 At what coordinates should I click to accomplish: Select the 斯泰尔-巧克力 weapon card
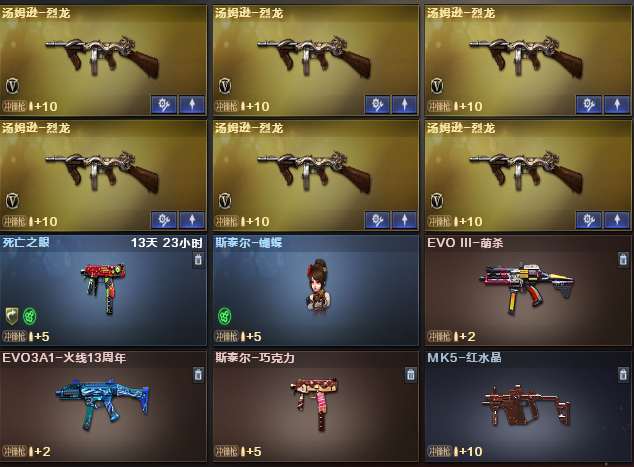point(315,405)
